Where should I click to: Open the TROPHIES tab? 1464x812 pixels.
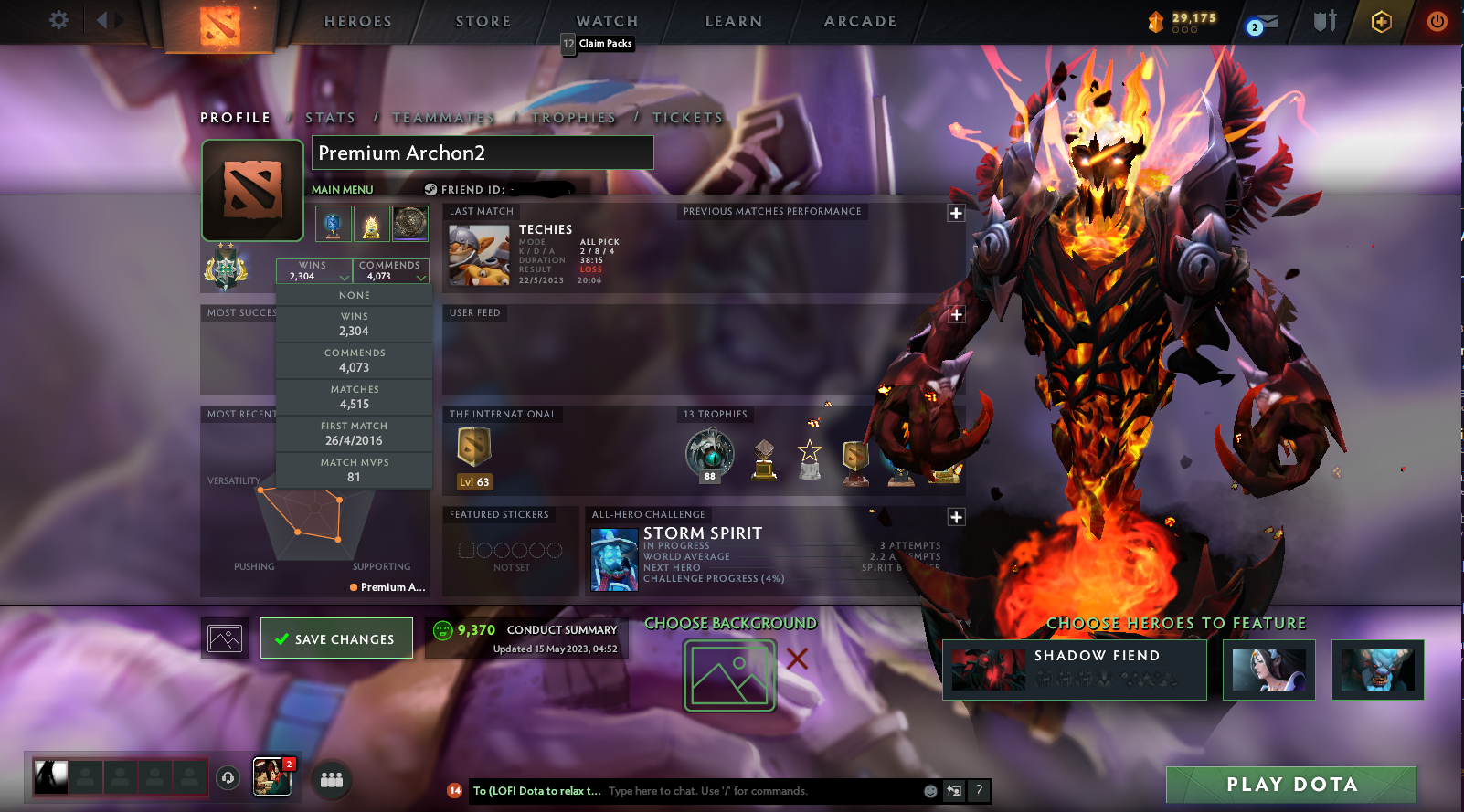coord(576,117)
